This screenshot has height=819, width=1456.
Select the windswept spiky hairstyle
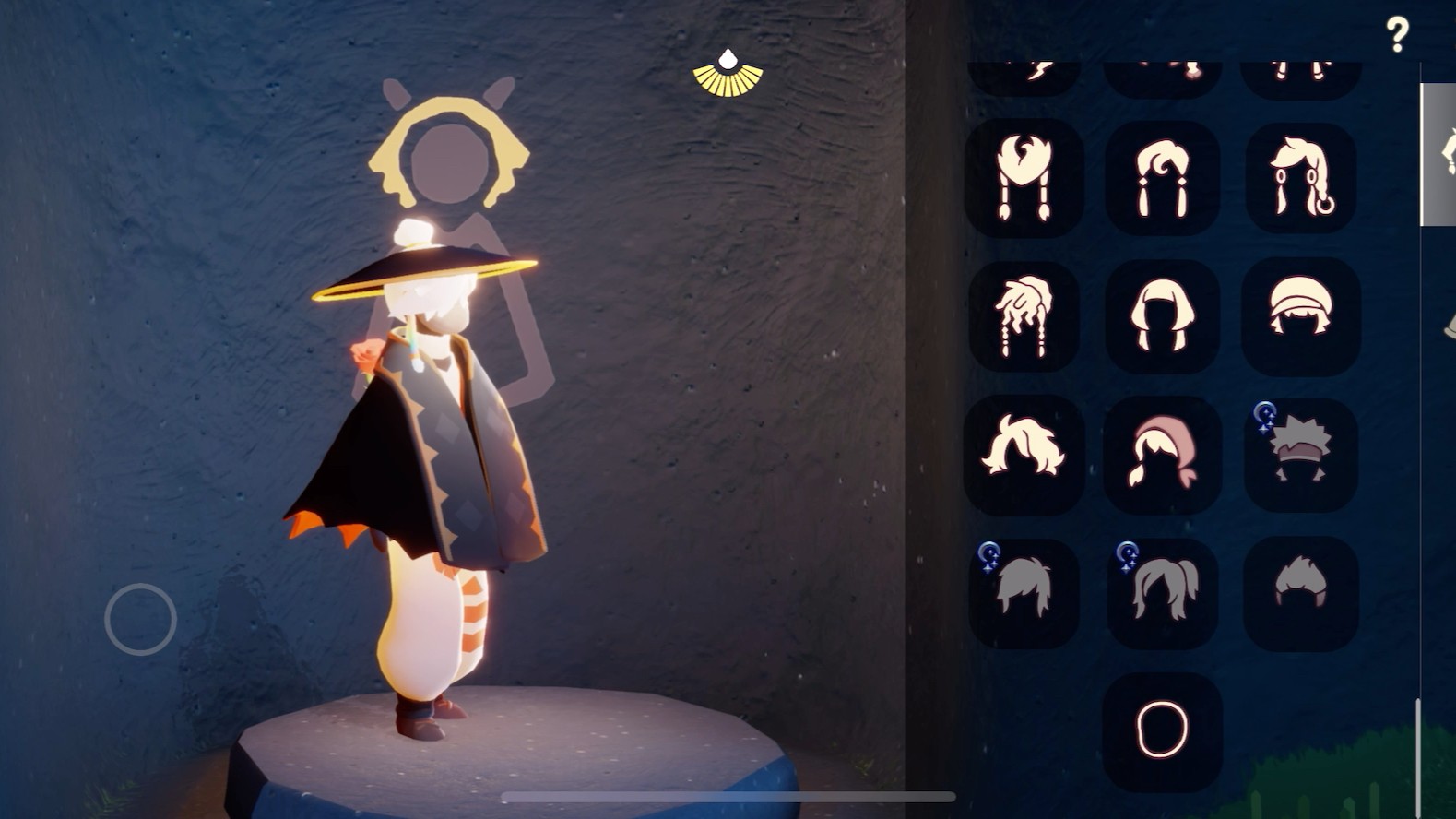coord(1024,455)
